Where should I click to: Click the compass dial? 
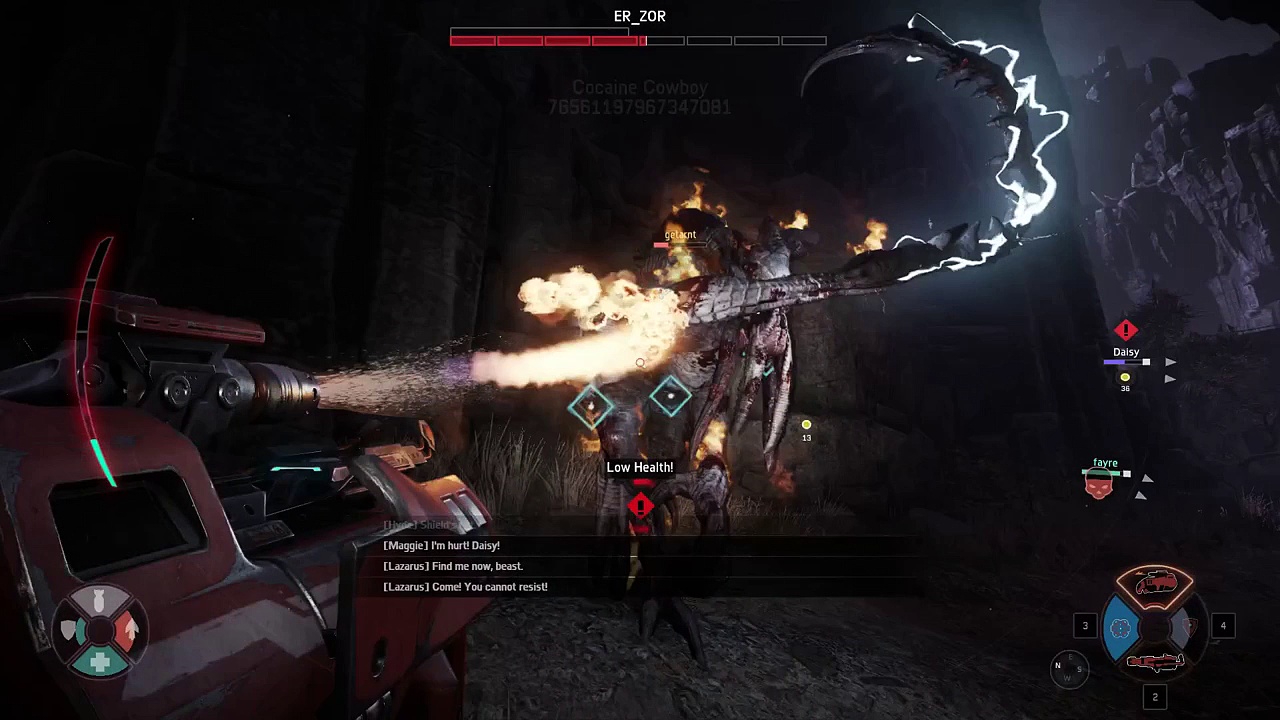pos(1066,669)
